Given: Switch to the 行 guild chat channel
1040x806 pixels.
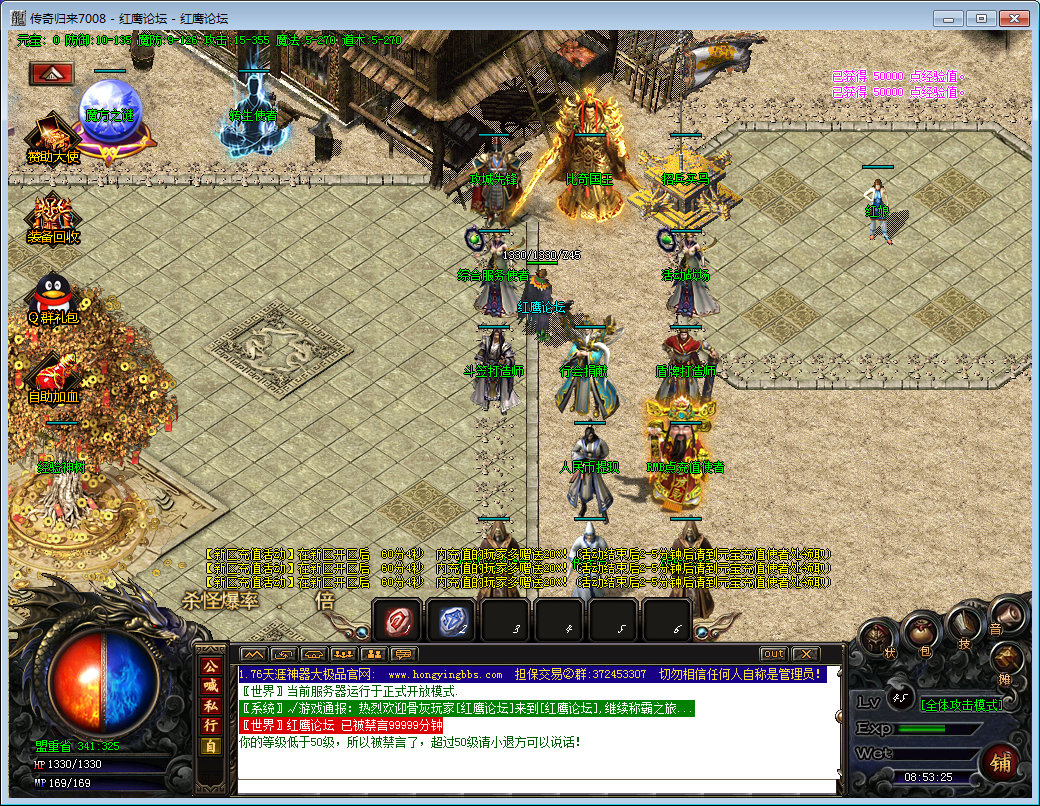Looking at the screenshot, I should [211, 726].
